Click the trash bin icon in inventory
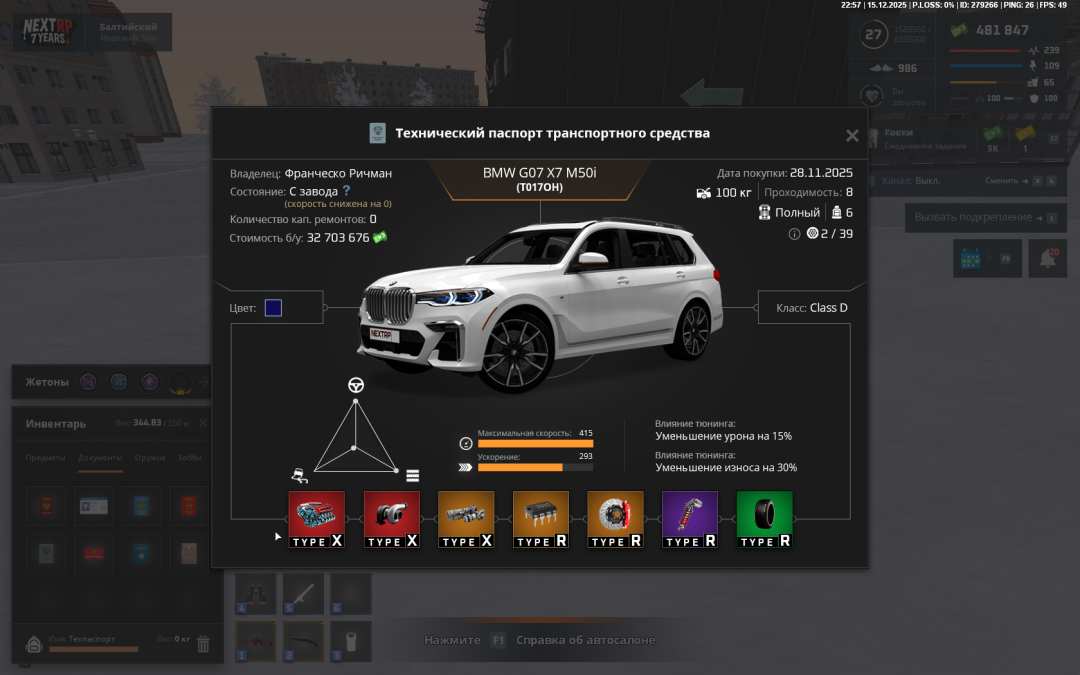The image size is (1080, 675). coord(203,644)
